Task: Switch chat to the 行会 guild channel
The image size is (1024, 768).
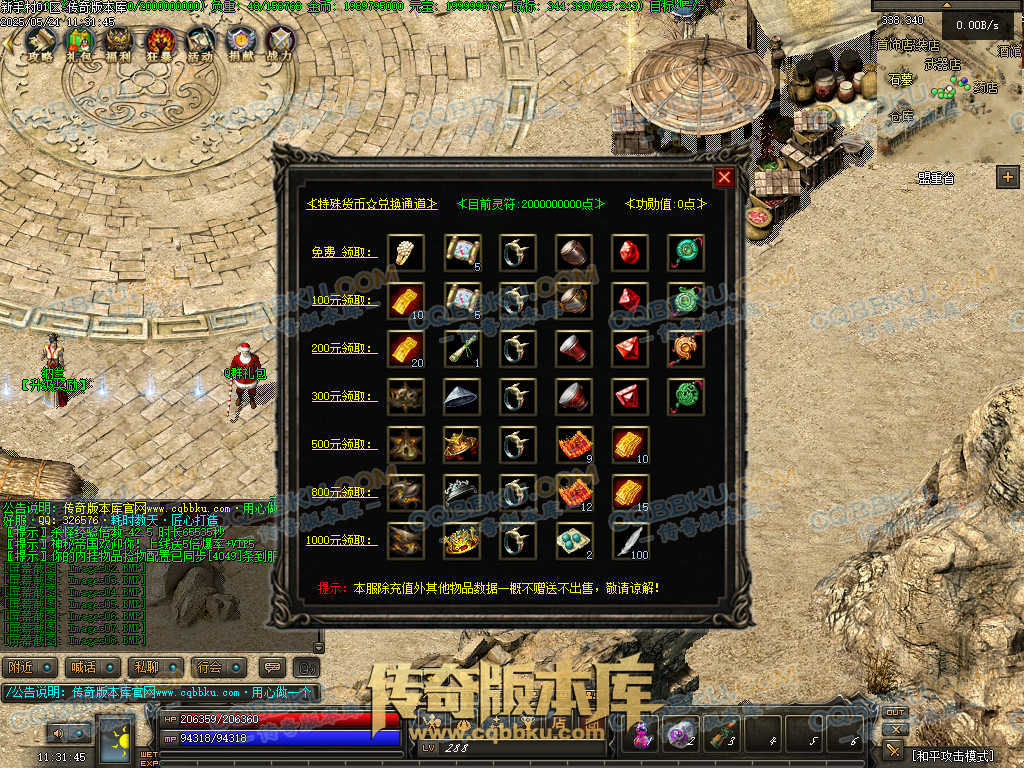Action: click(x=209, y=667)
